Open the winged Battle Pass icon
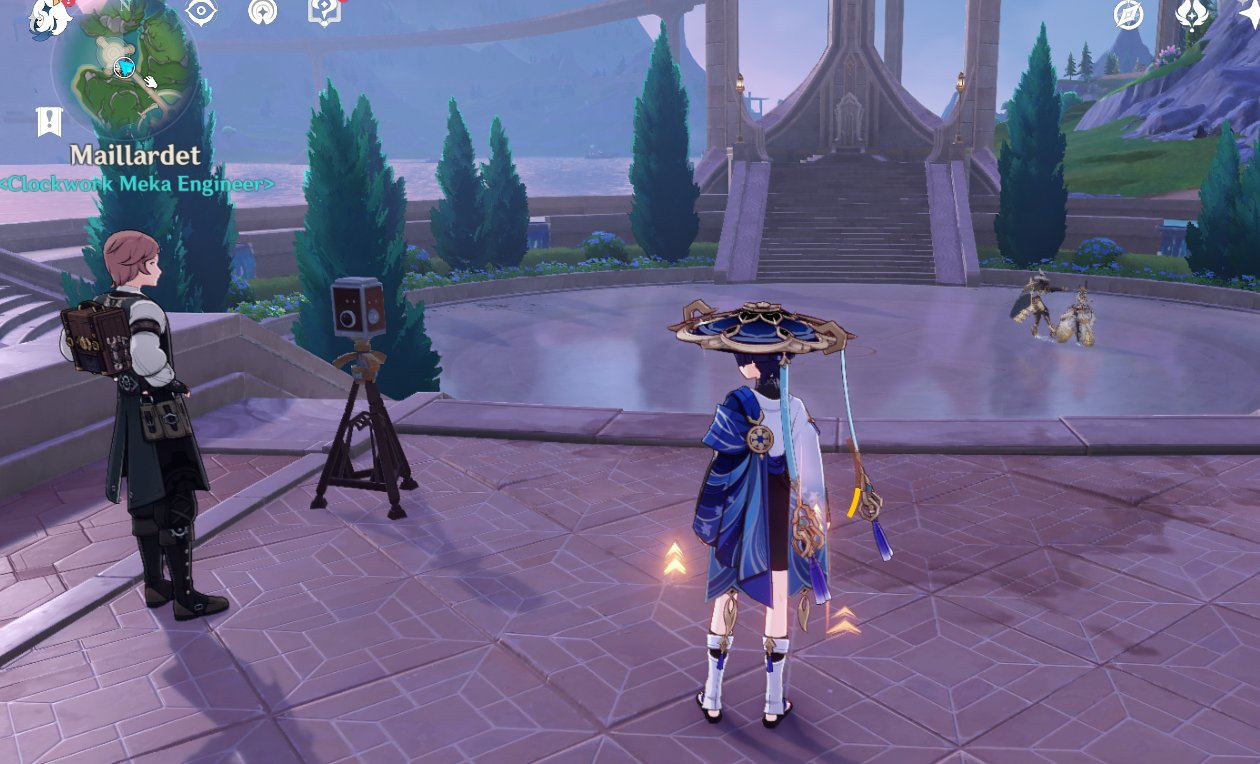This screenshot has width=1260, height=764. [x=1193, y=14]
